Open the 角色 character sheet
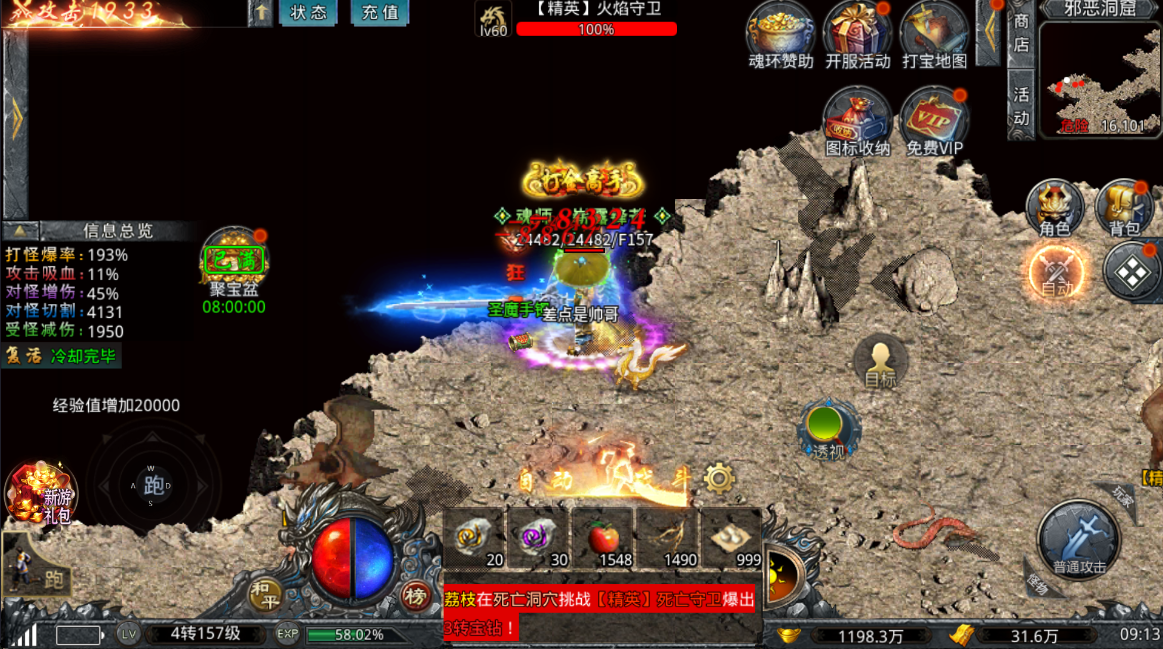Image resolution: width=1163 pixels, height=649 pixels. [1055, 208]
